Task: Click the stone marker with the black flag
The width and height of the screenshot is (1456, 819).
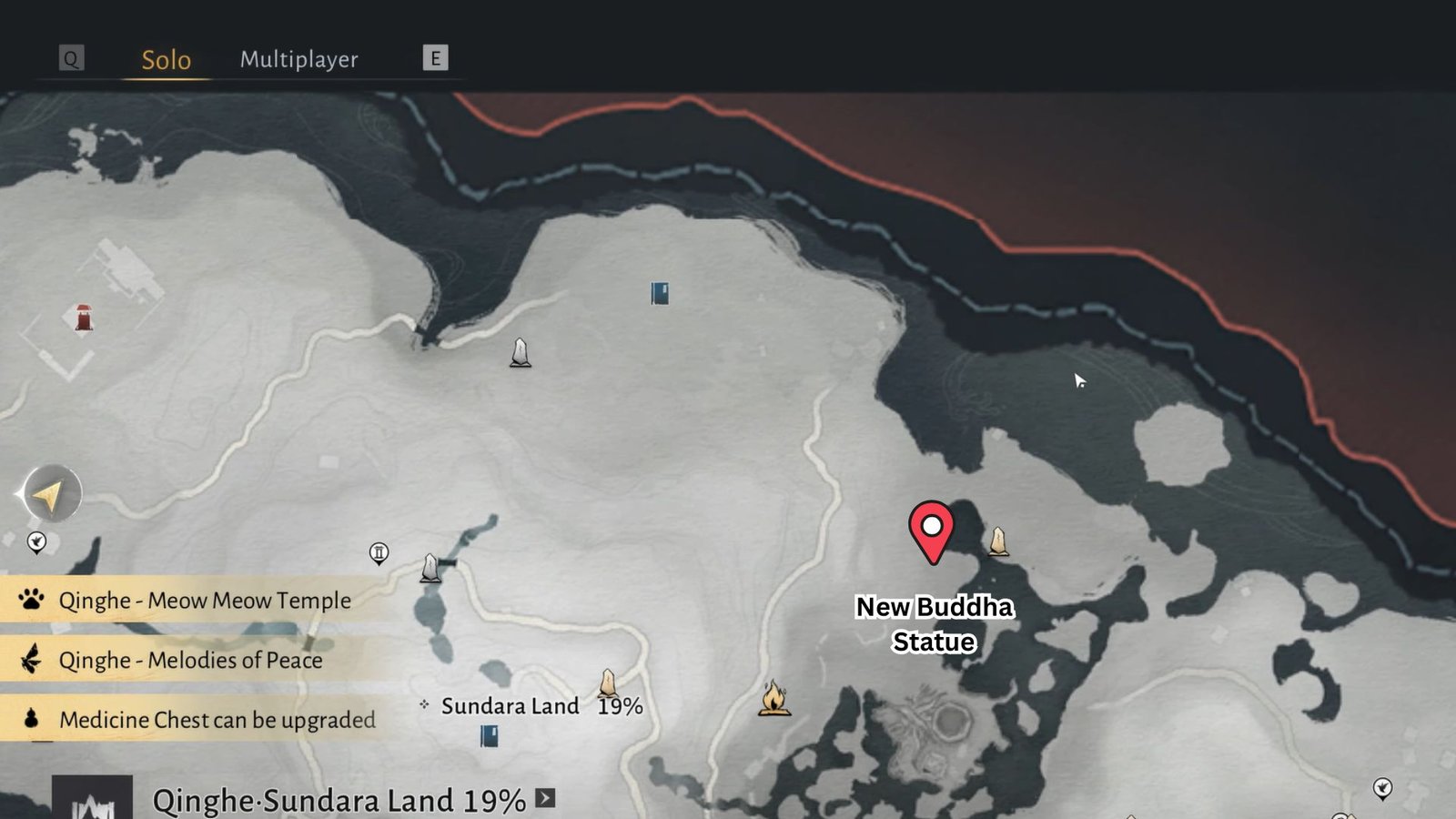Action: point(433,568)
